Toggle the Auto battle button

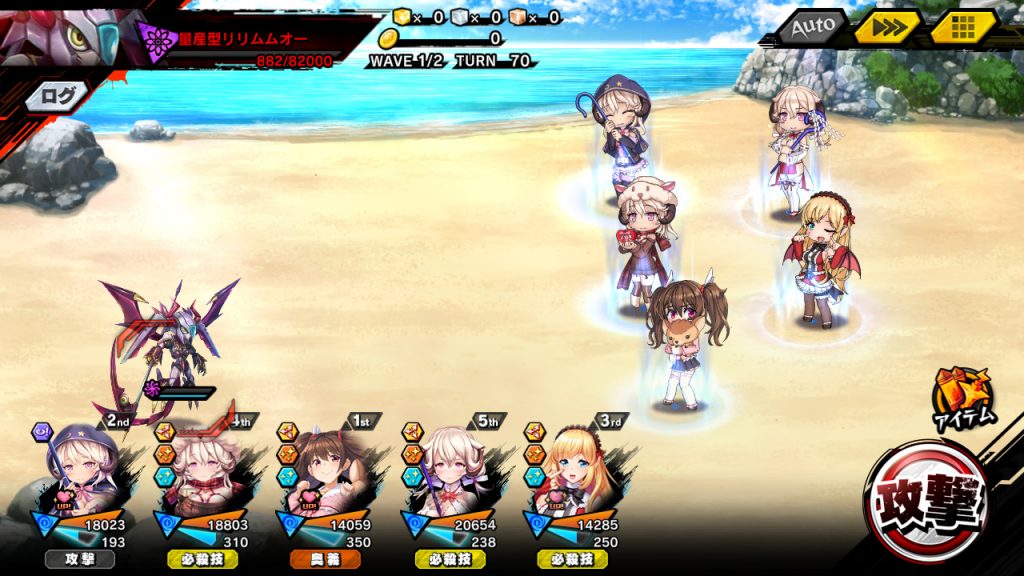813,28
